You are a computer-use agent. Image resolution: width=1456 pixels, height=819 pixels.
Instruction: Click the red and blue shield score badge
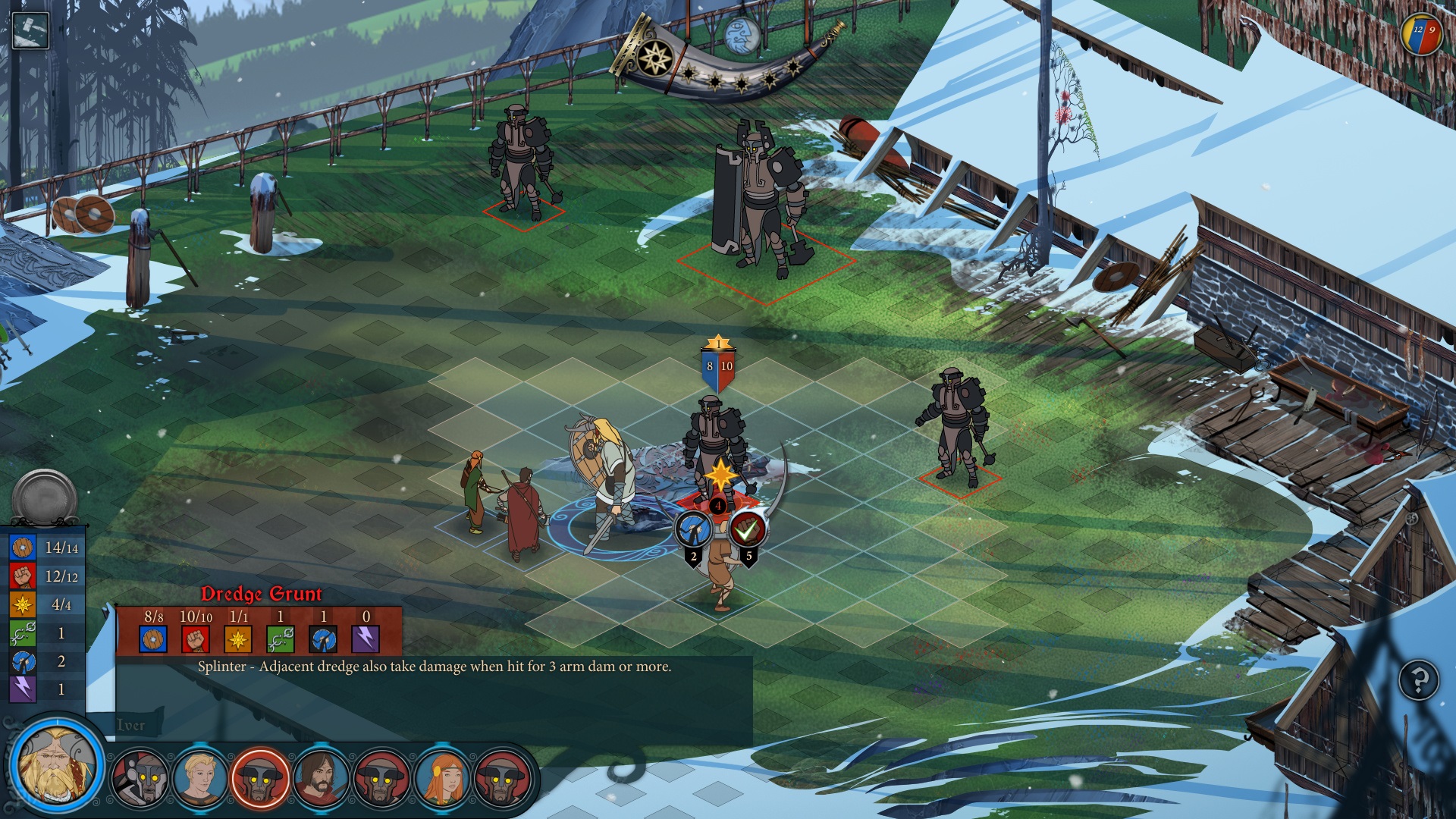(1421, 34)
